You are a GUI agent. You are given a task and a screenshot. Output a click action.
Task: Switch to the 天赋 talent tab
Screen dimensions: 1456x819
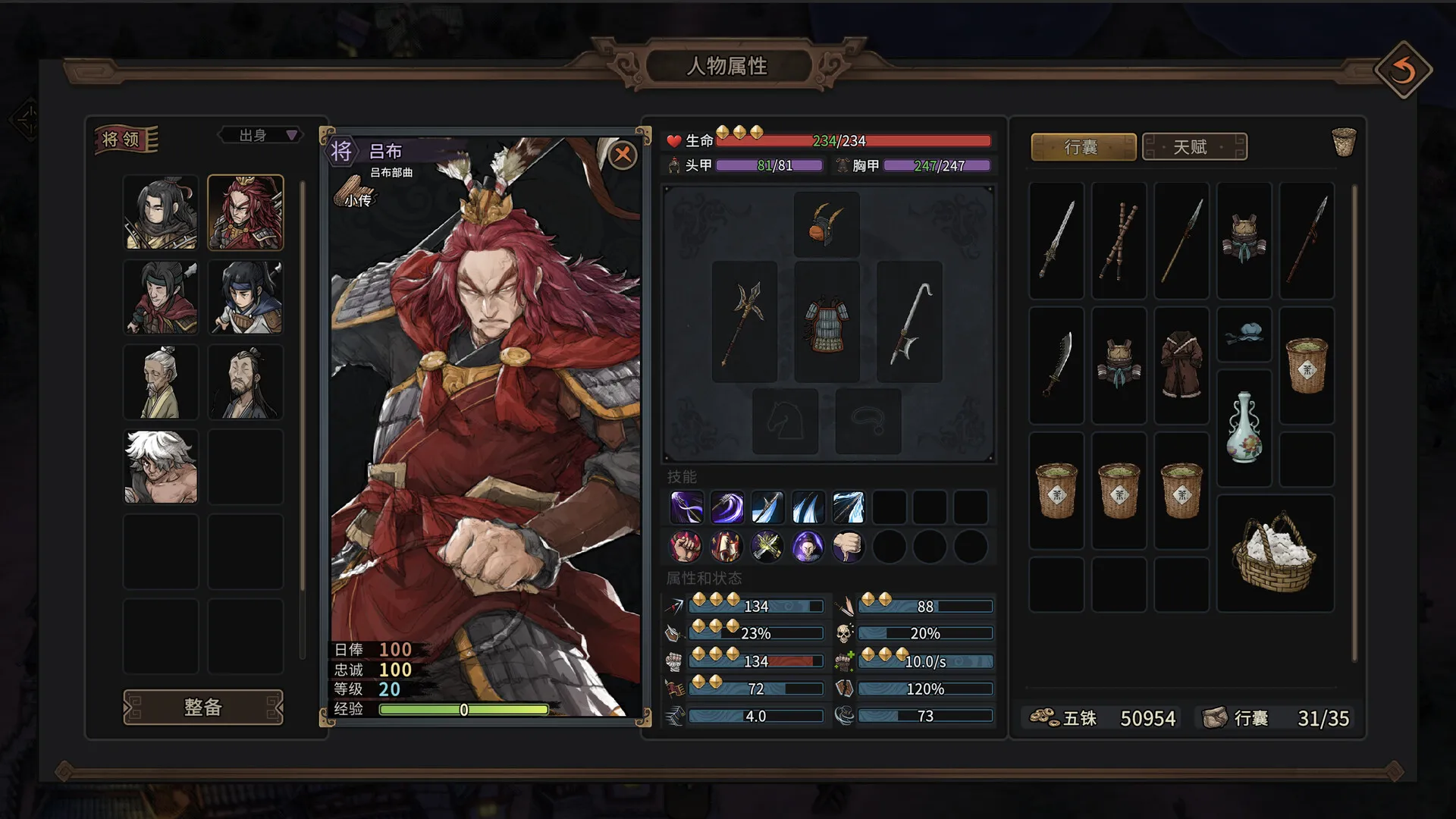click(1196, 146)
